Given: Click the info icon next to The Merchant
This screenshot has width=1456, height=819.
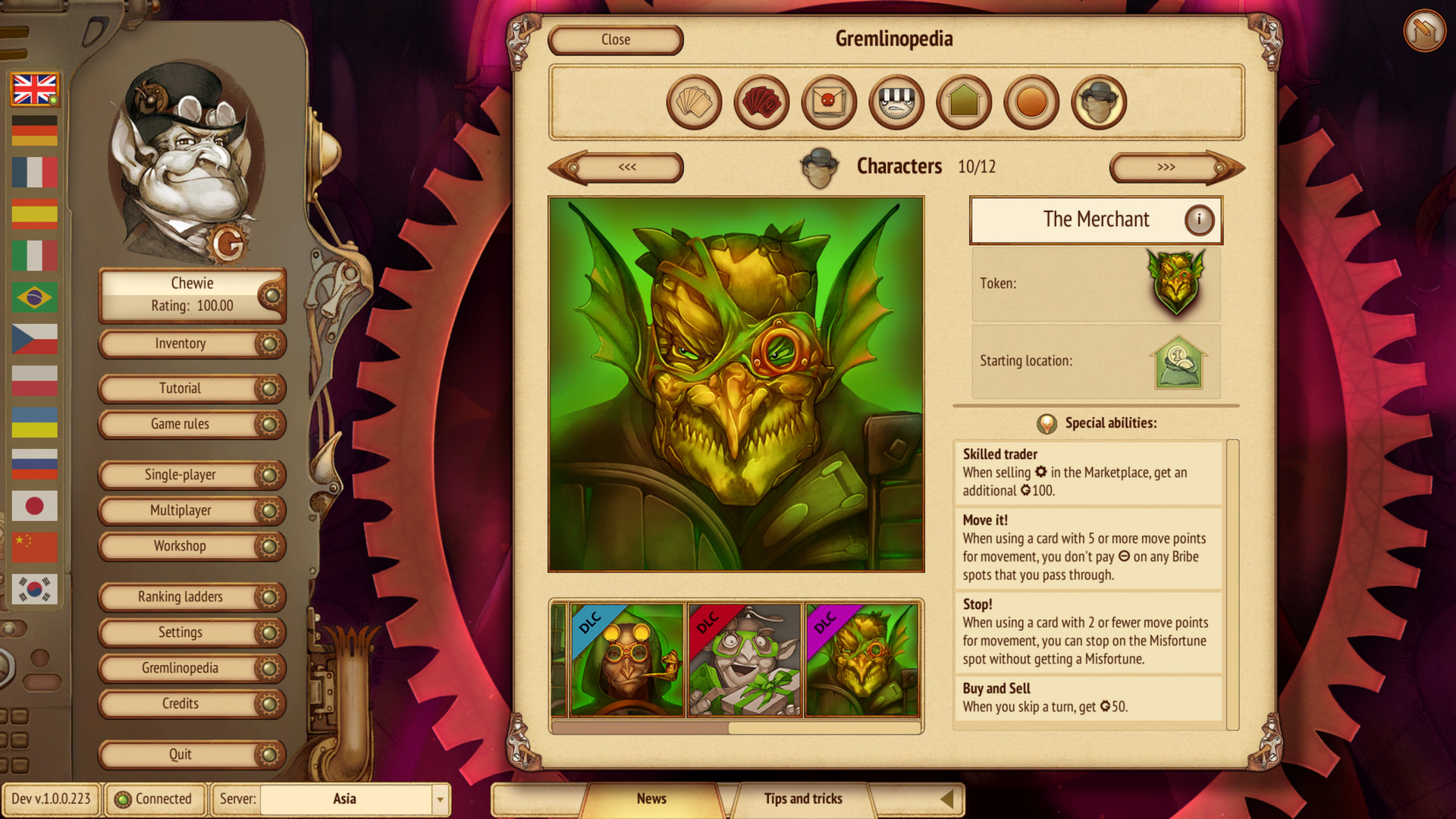Looking at the screenshot, I should (x=1199, y=219).
